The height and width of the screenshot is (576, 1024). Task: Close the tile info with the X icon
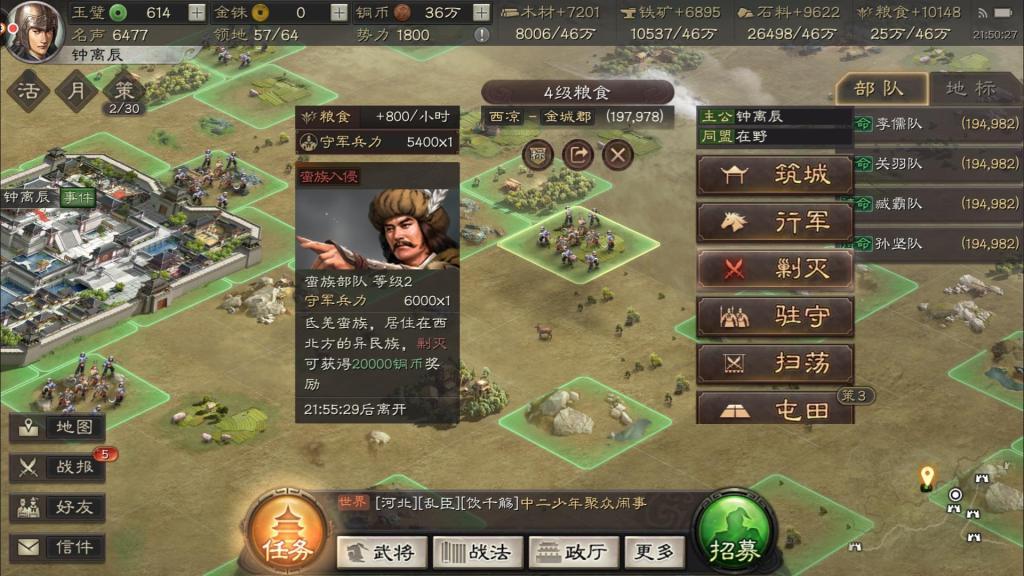point(619,155)
